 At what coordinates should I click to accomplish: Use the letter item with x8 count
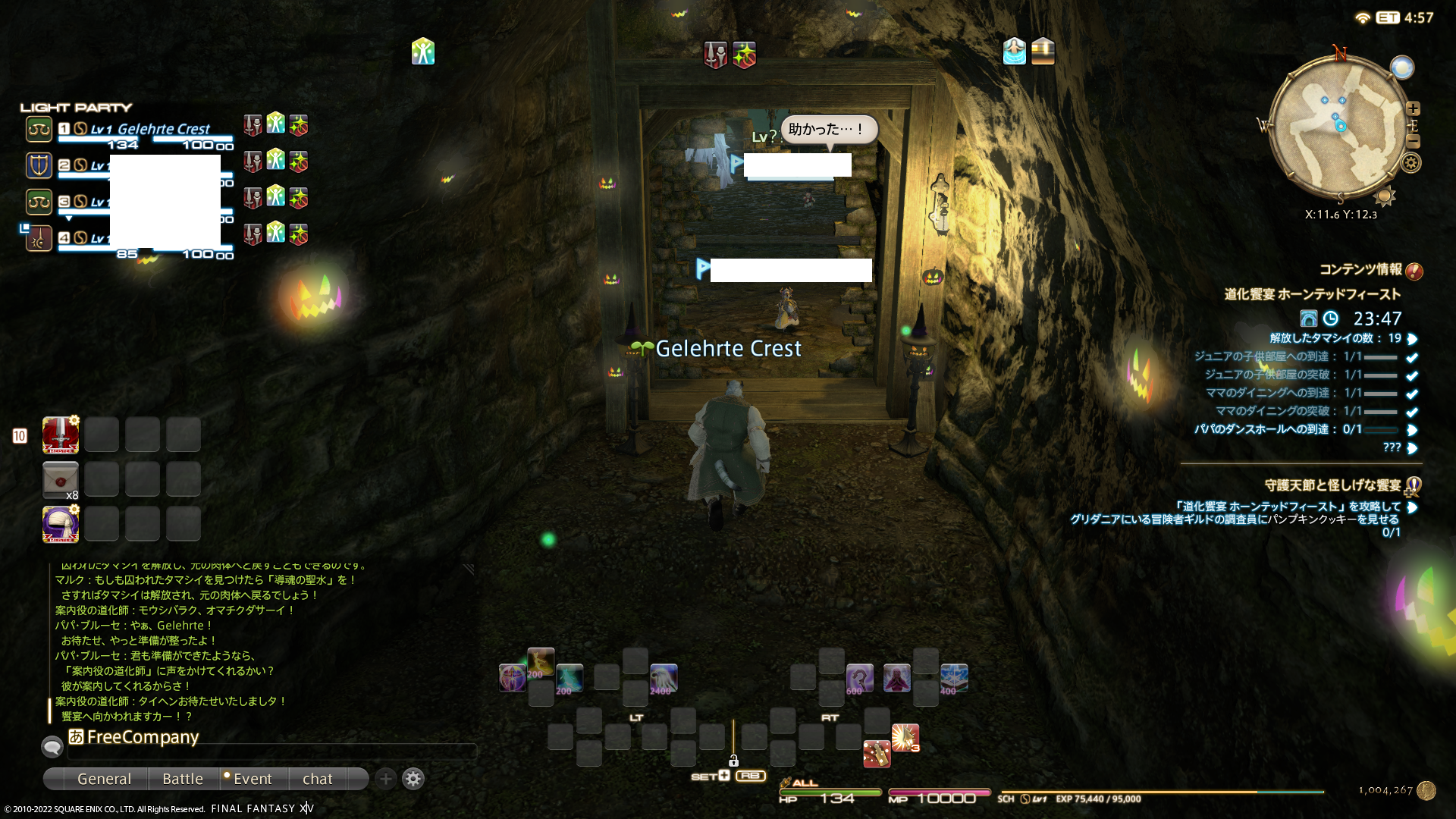point(61,480)
